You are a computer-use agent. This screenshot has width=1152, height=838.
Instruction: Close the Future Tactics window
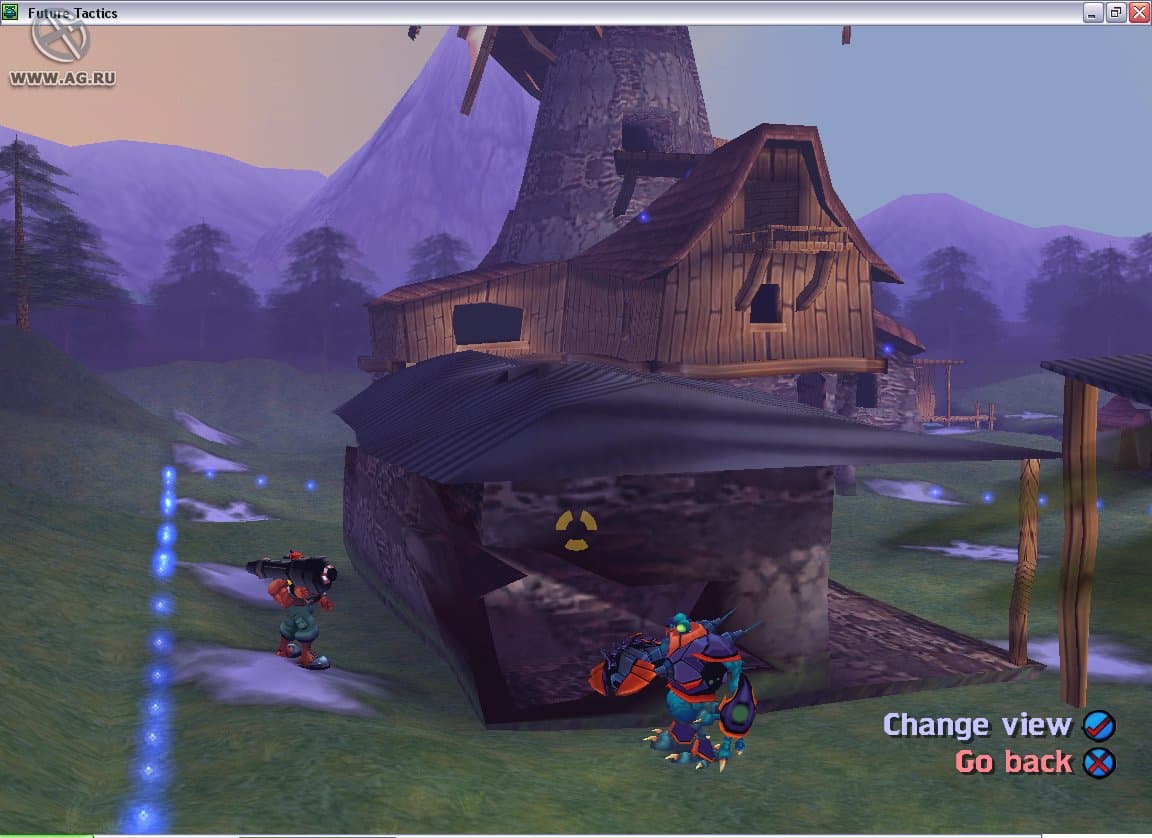(x=1138, y=12)
